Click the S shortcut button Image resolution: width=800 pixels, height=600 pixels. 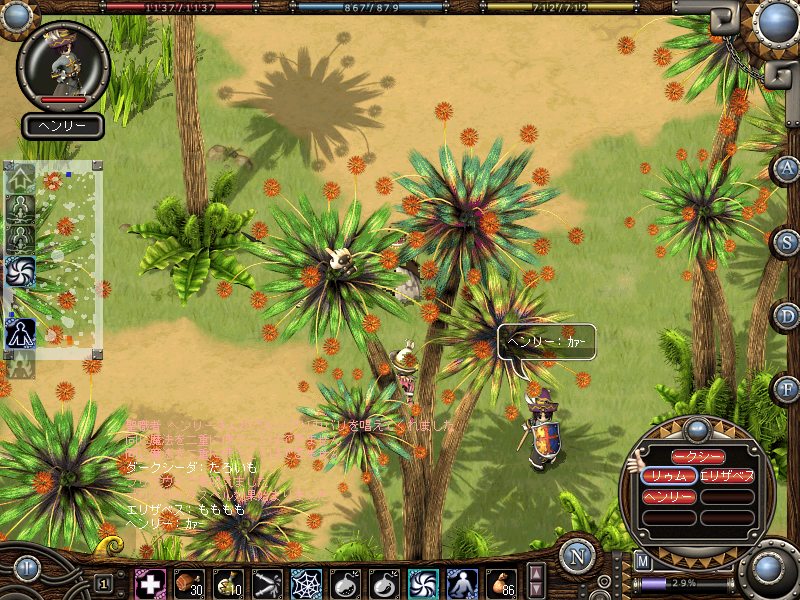pyautogui.click(x=787, y=241)
